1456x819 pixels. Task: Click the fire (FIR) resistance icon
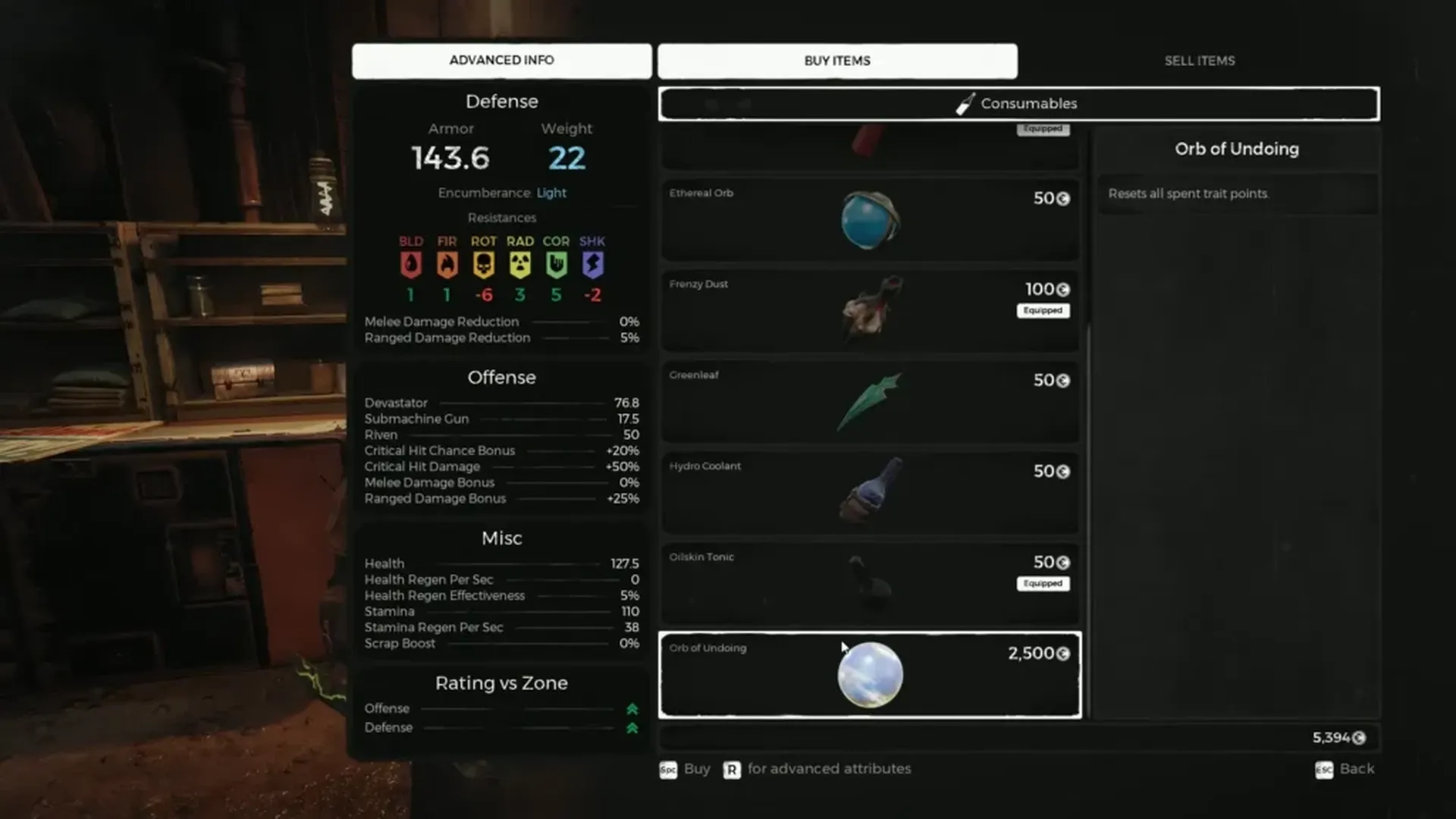pyautogui.click(x=447, y=265)
